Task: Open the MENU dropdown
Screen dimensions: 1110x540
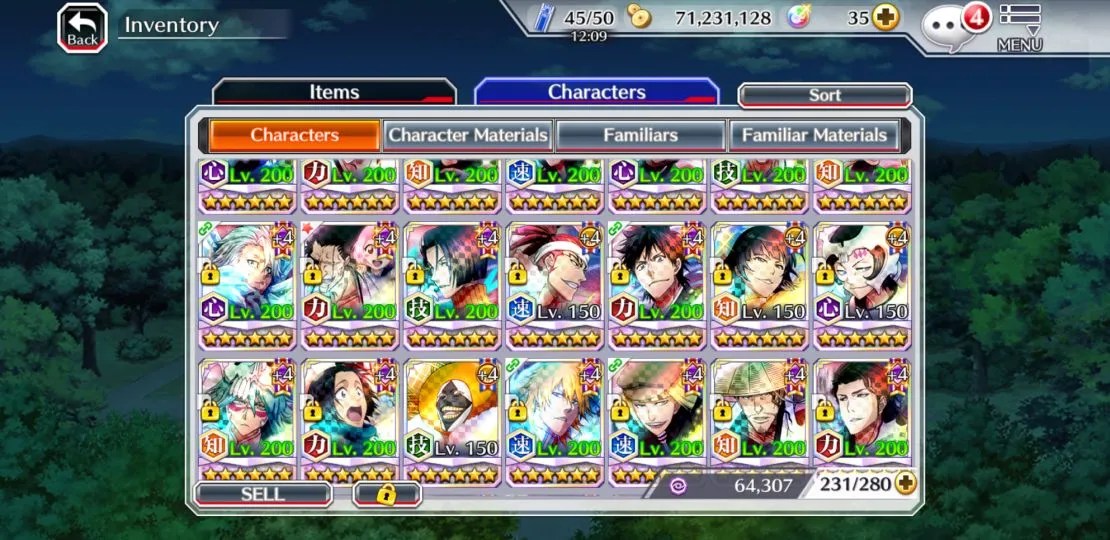Action: [1020, 28]
